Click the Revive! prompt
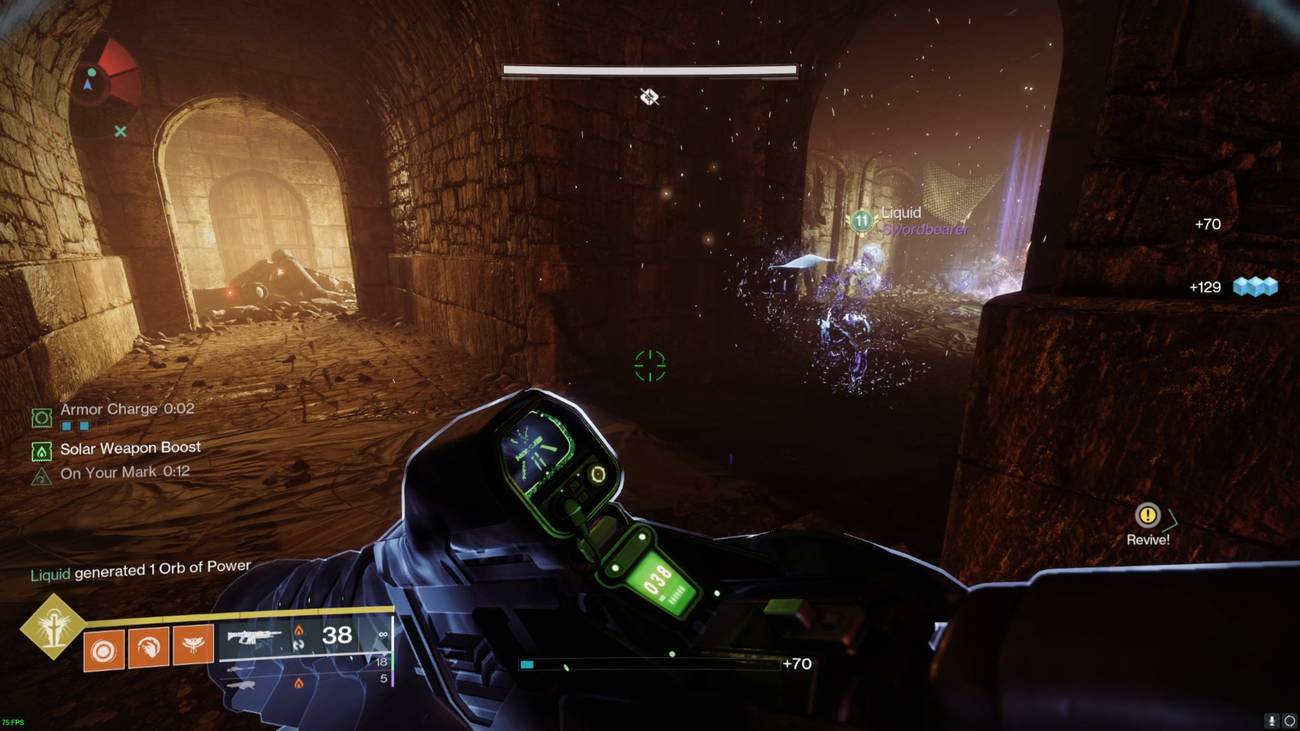 1147,538
